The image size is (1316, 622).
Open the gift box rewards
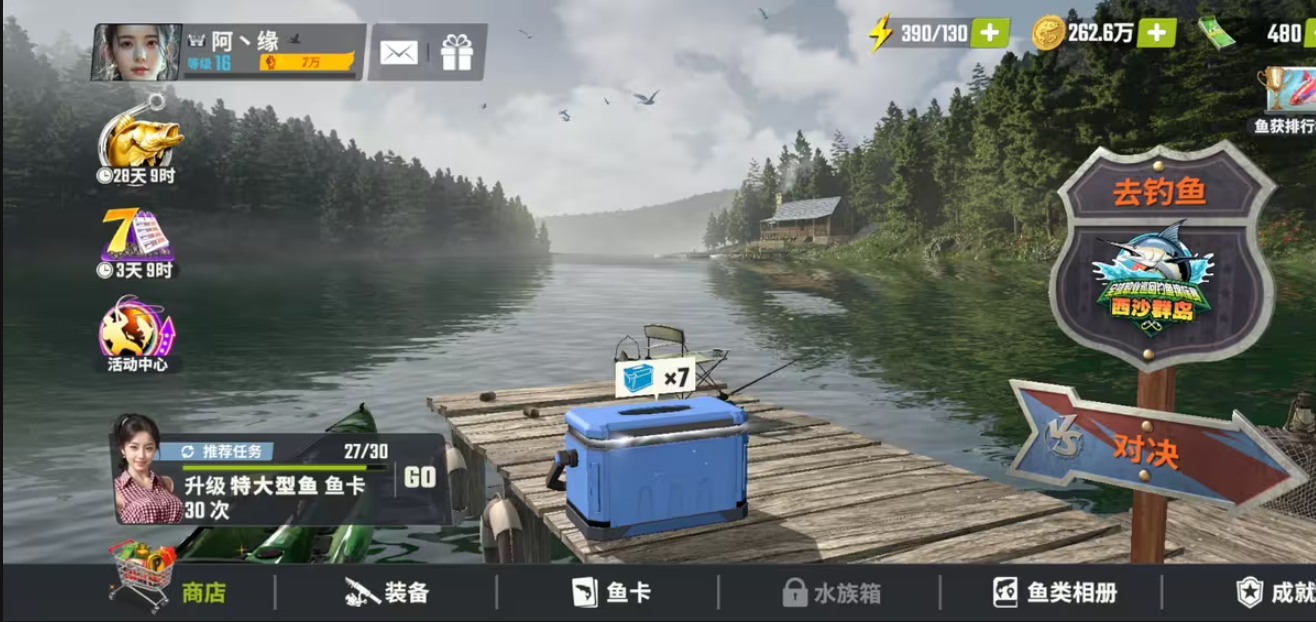(457, 52)
